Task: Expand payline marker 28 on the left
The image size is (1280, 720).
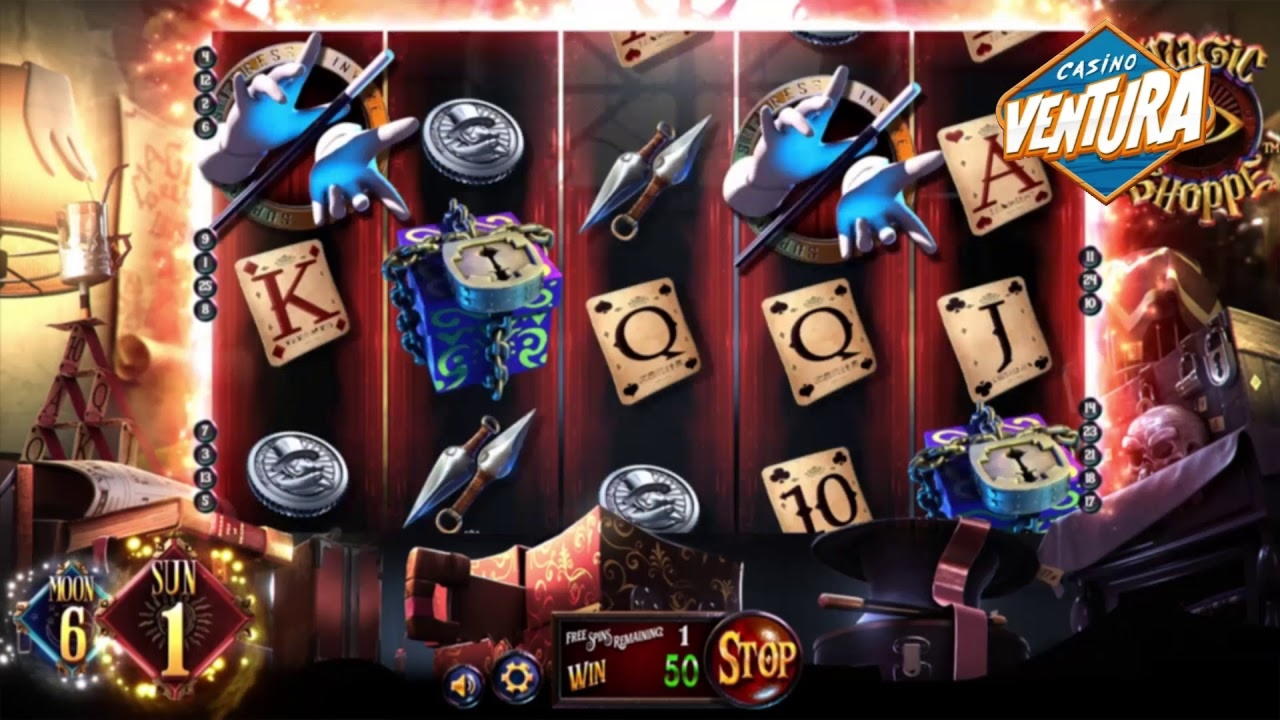Action: (205, 285)
